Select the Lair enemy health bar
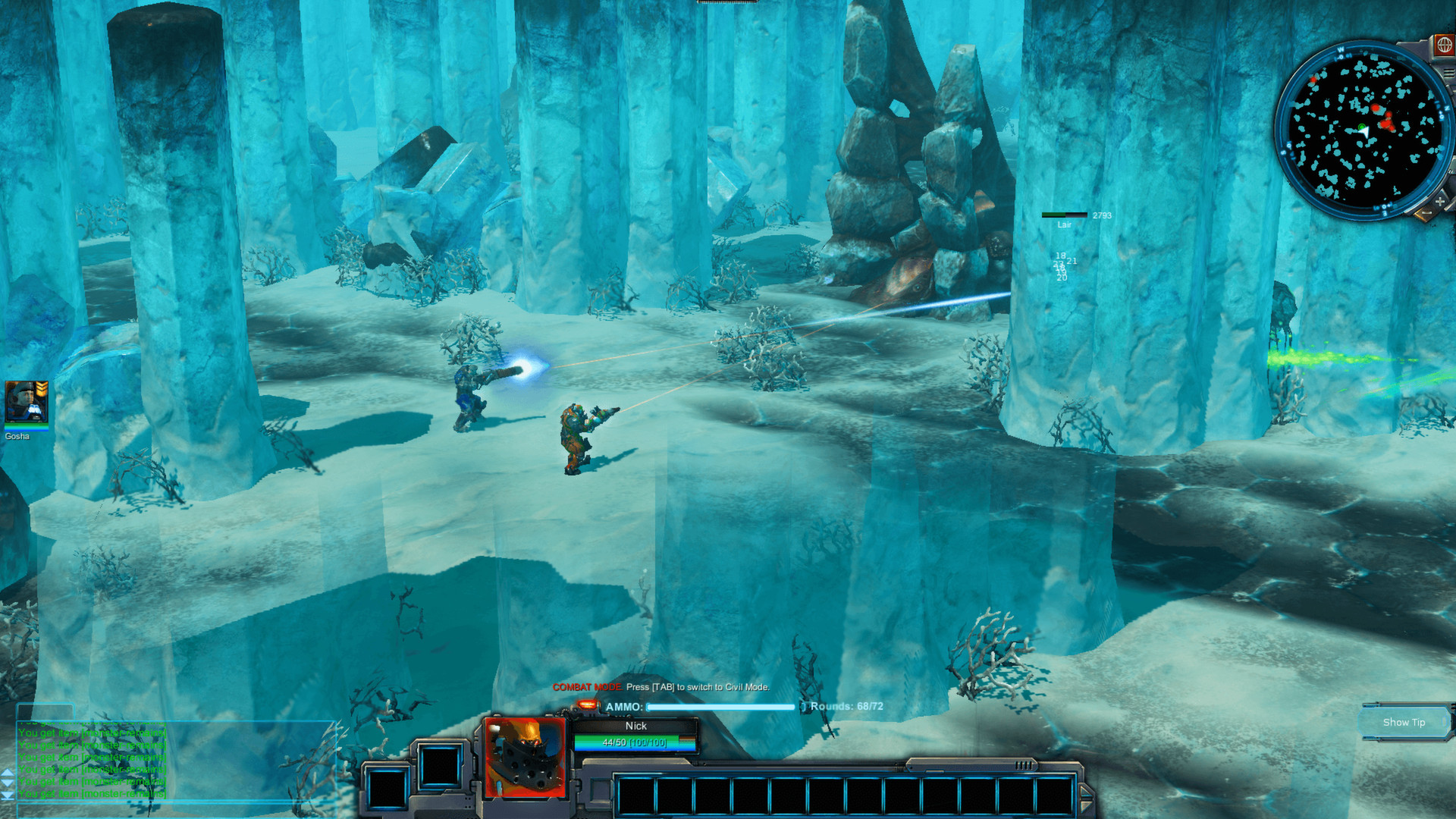Viewport: 1456px width, 819px height. [x=1065, y=215]
